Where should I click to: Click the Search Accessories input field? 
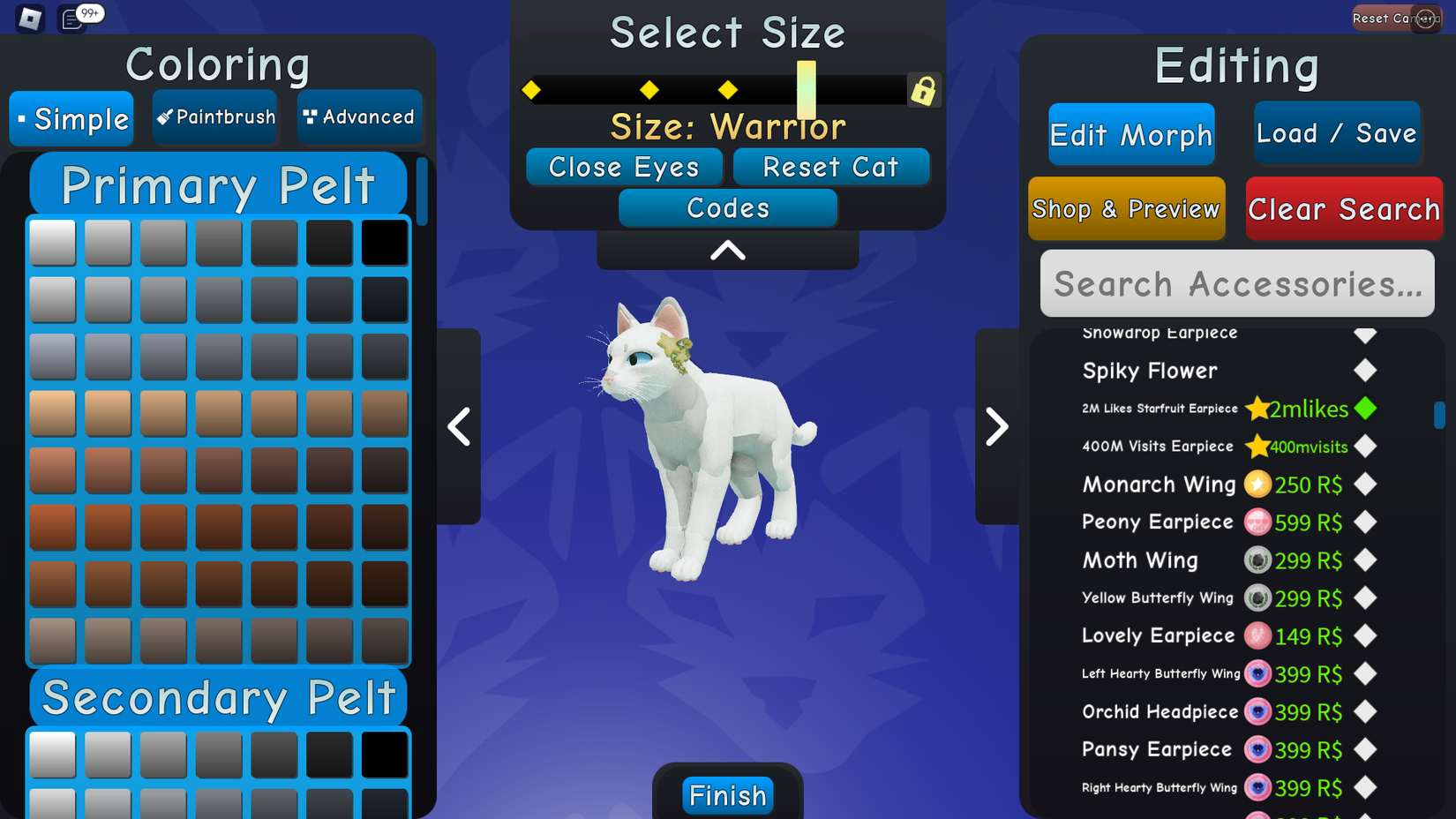pos(1236,283)
